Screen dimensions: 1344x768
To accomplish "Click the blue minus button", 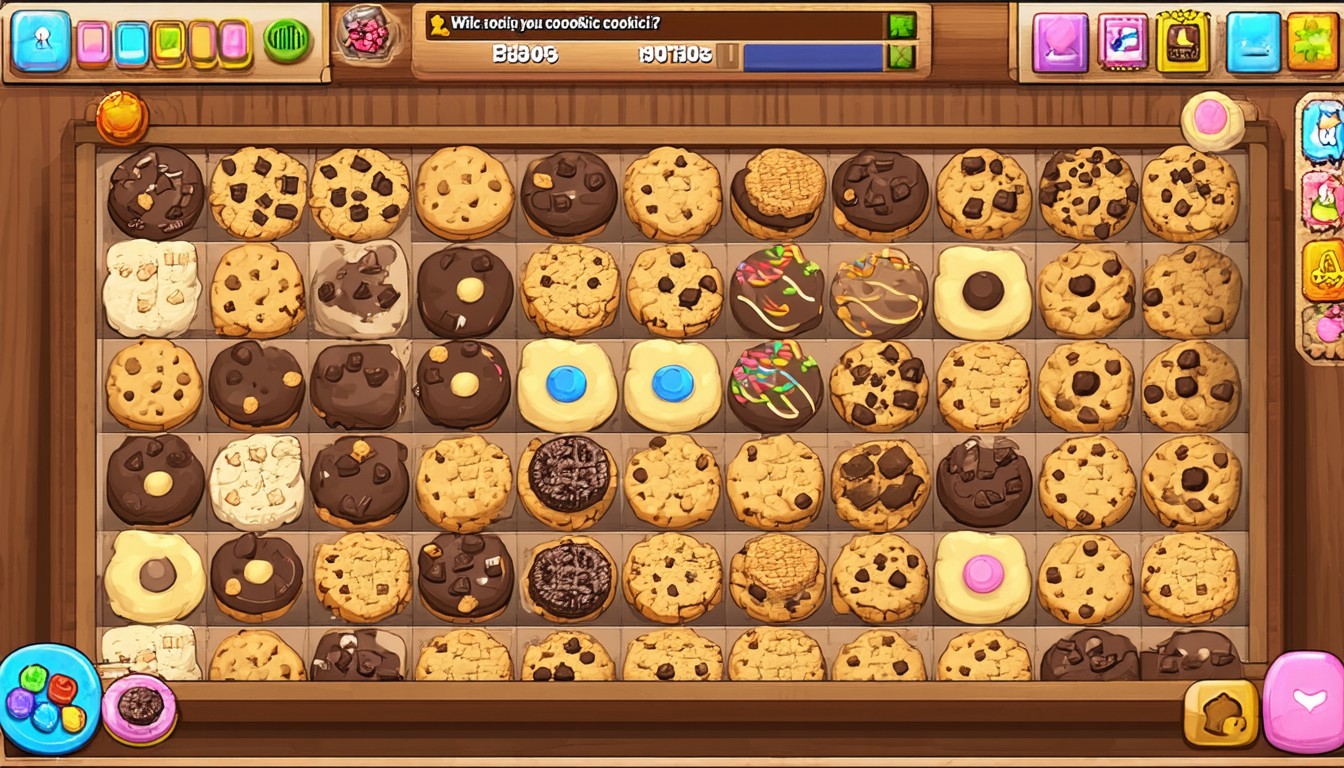I will [x=1253, y=42].
